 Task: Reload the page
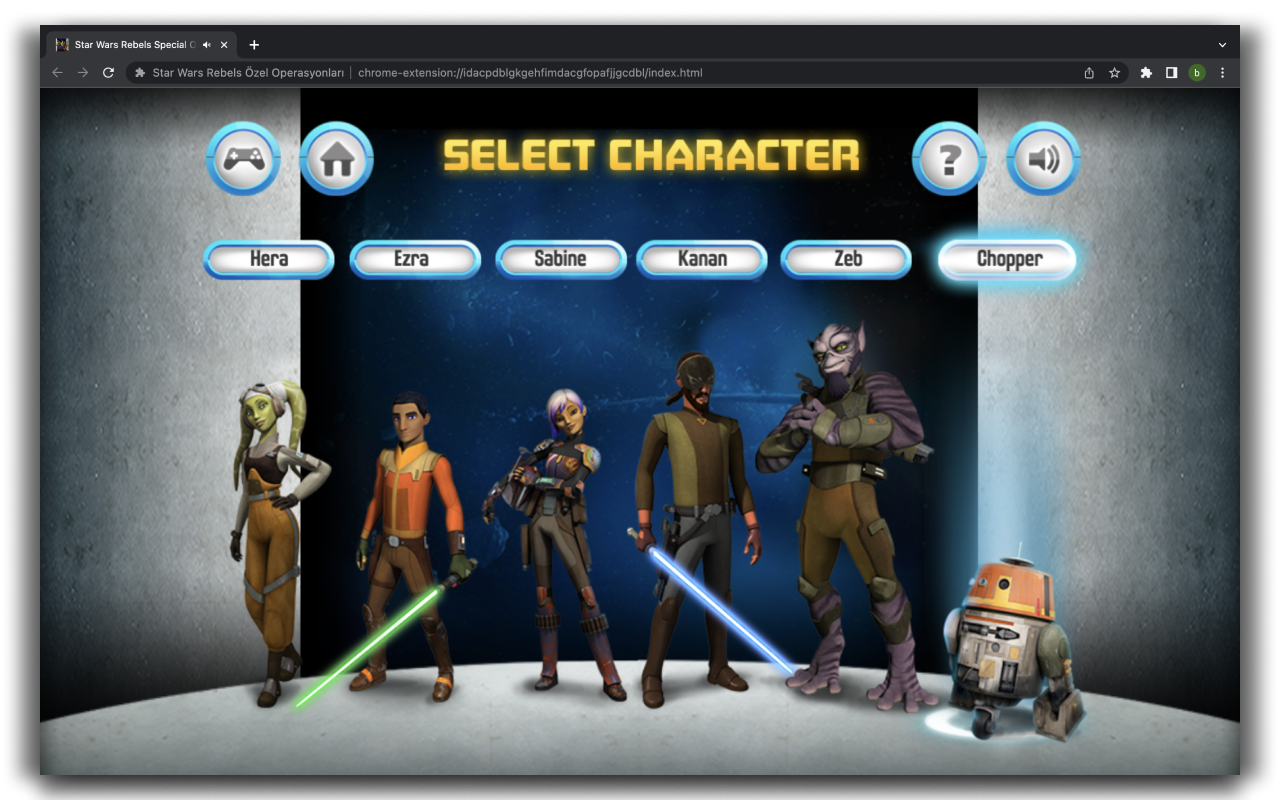point(108,72)
